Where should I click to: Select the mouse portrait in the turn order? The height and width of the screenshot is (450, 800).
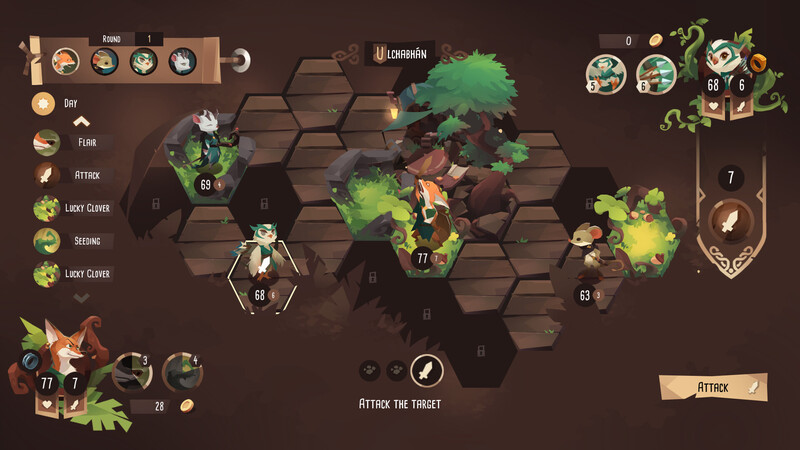pyautogui.click(x=105, y=60)
